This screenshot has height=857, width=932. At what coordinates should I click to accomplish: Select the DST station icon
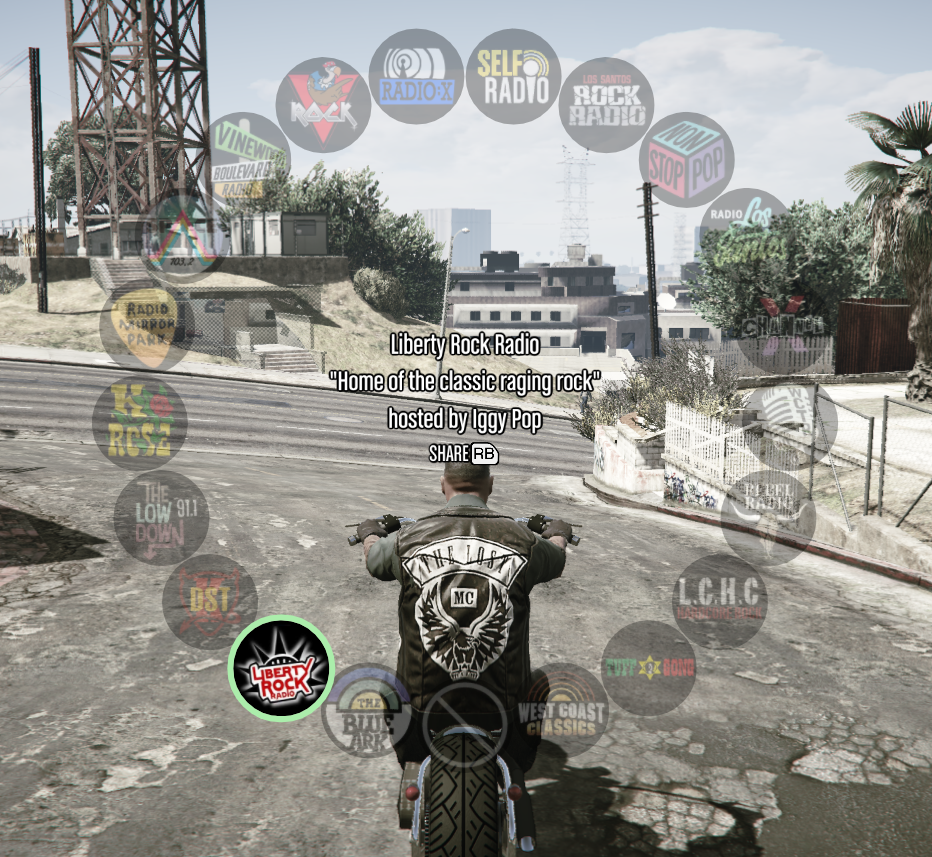pos(210,601)
